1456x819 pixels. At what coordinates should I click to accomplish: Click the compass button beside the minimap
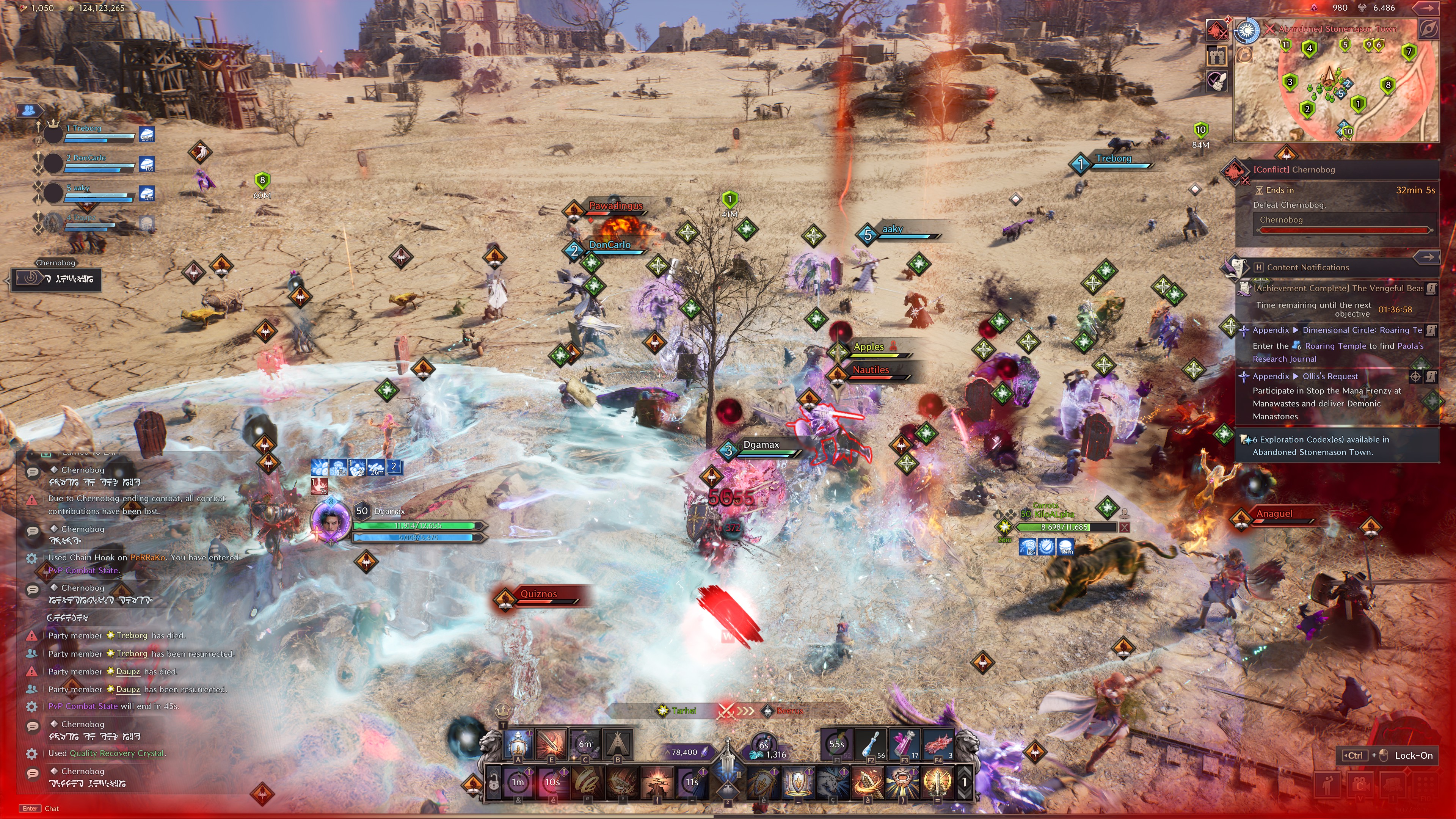click(x=1428, y=29)
